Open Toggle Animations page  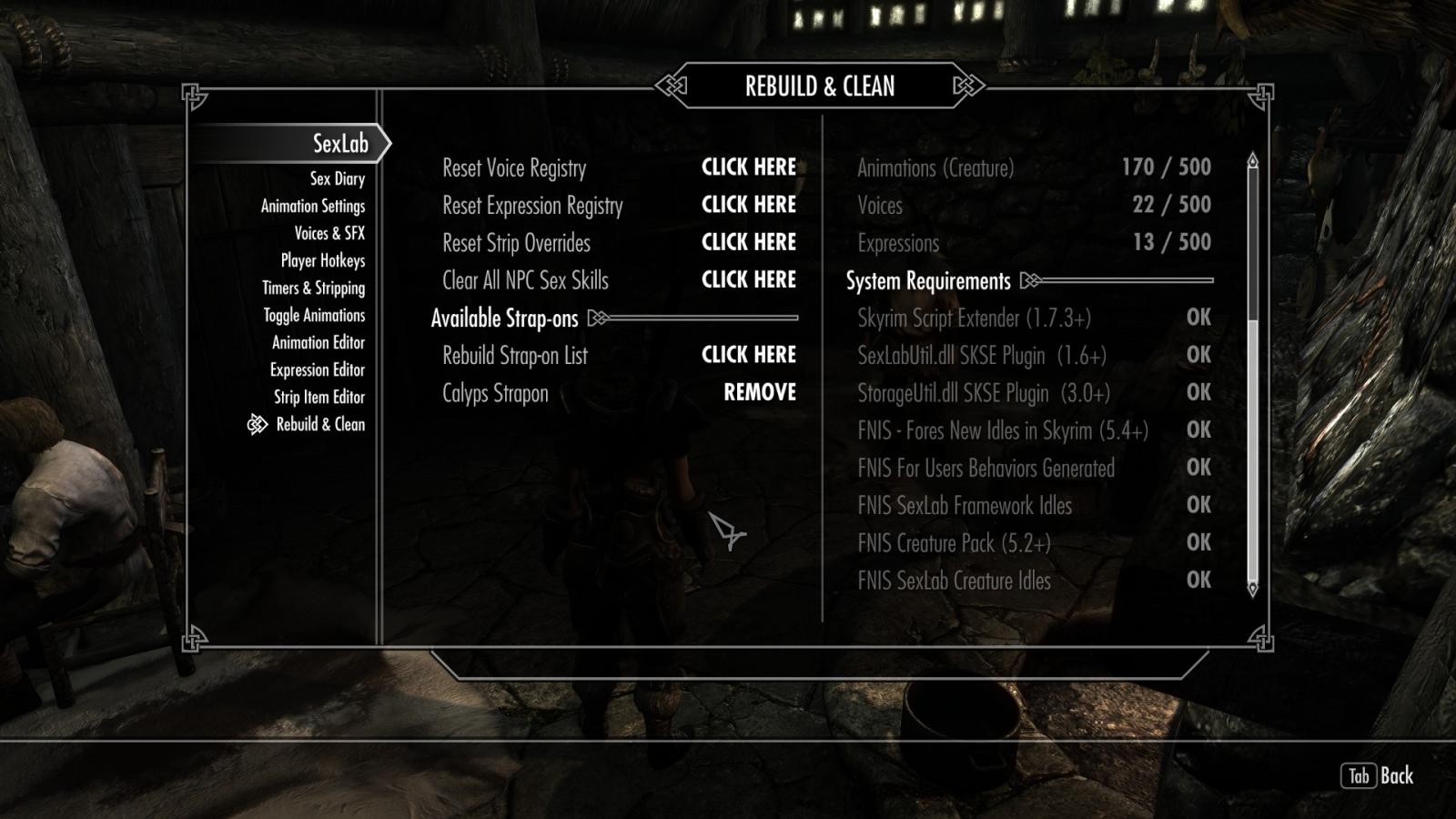click(314, 316)
